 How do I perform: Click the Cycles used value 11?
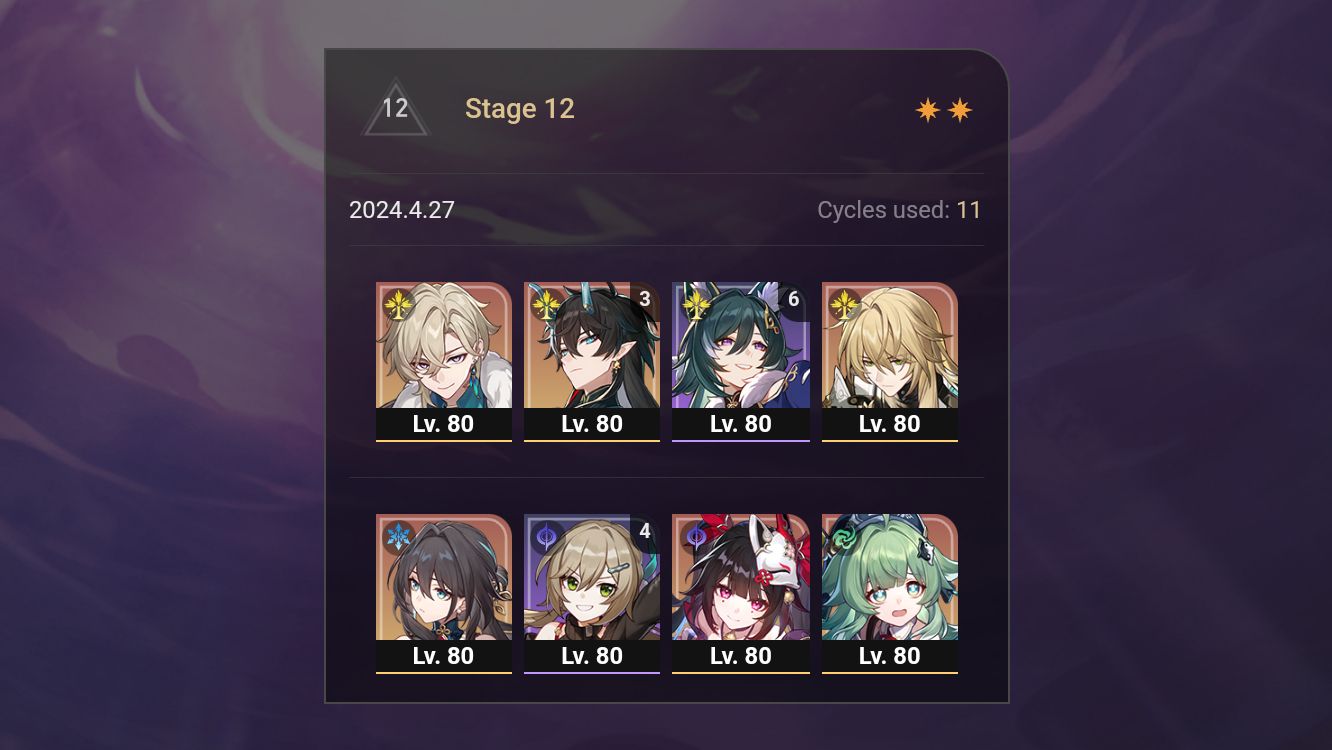tap(969, 210)
